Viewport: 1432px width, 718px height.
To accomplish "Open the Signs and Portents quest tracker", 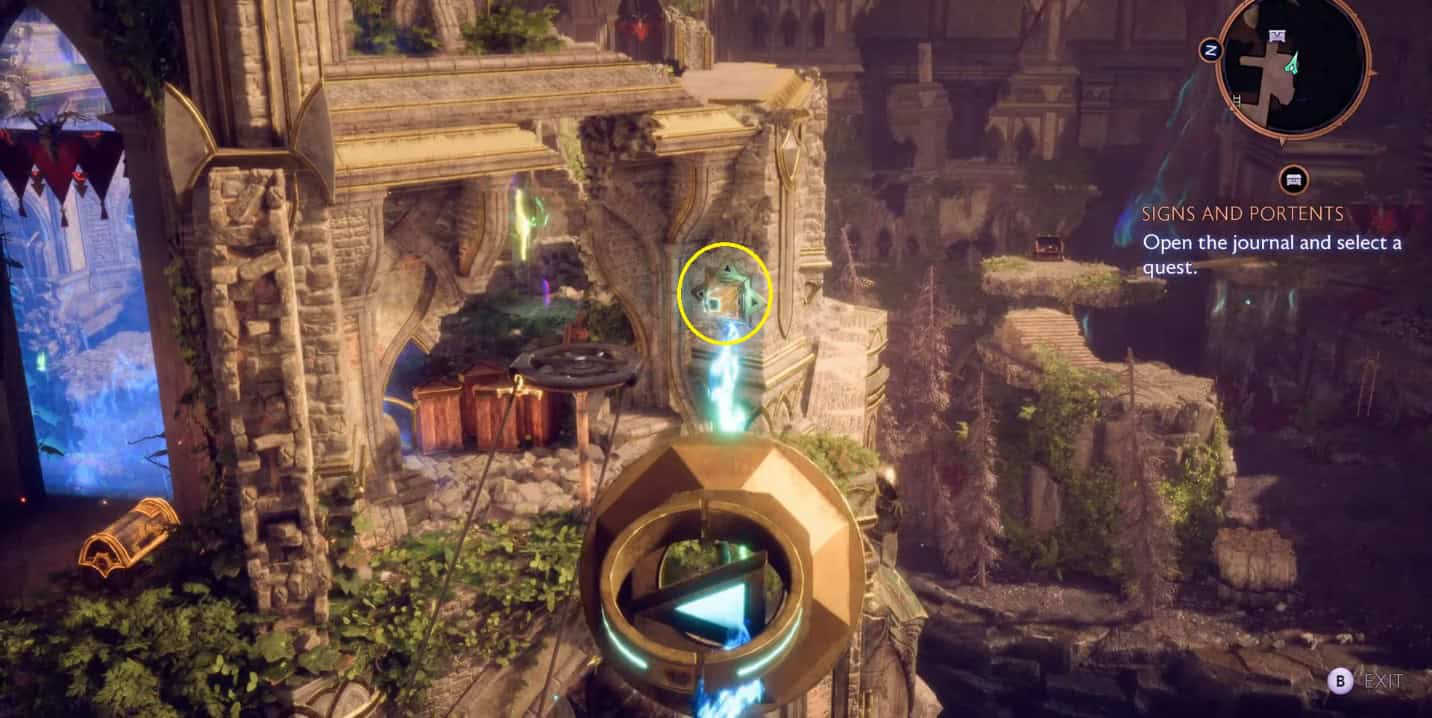I will point(1243,214).
